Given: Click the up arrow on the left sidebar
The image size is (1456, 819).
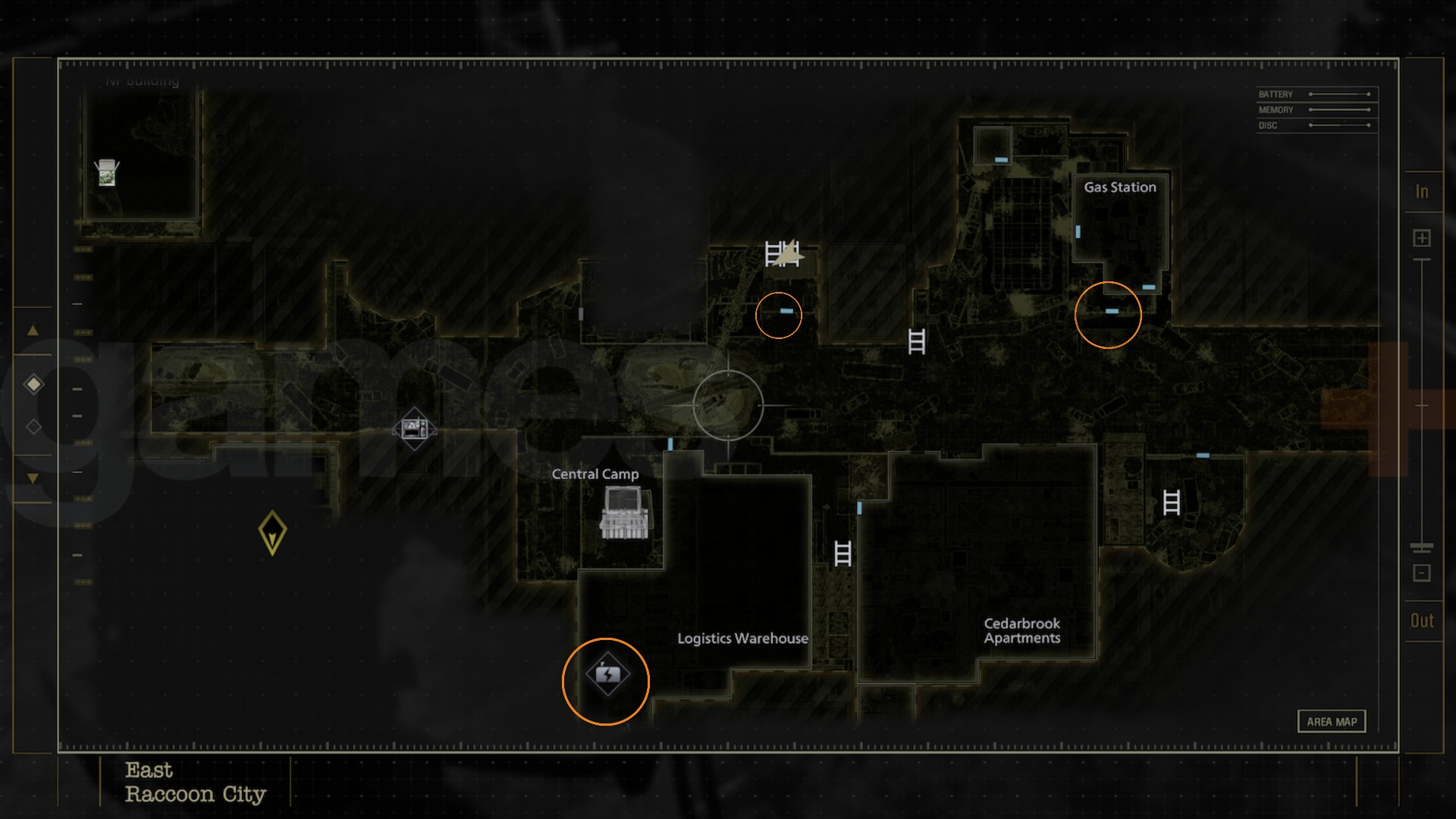Looking at the screenshot, I should coord(33,331).
